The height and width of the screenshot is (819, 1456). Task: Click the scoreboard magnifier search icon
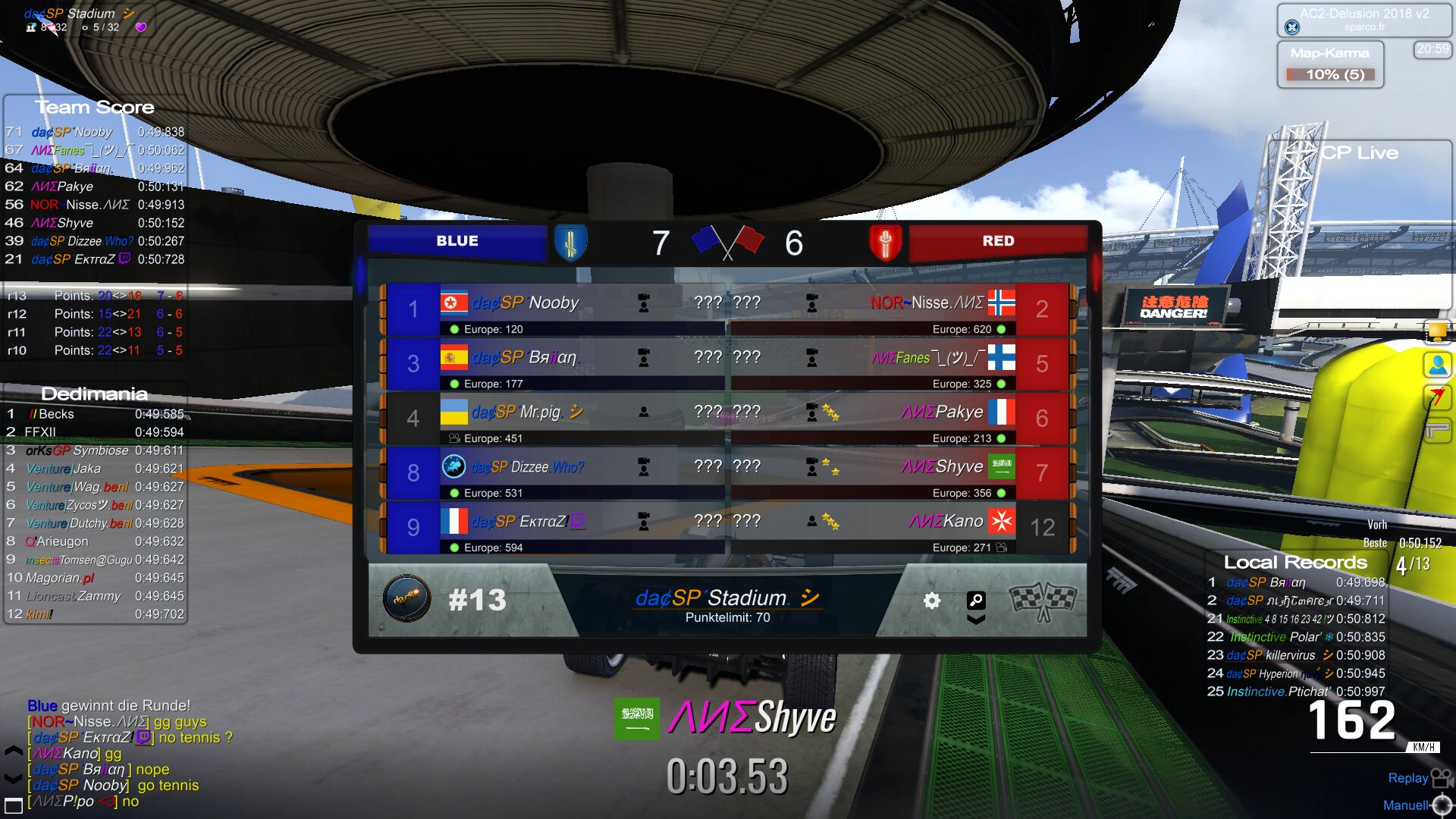coord(976,601)
